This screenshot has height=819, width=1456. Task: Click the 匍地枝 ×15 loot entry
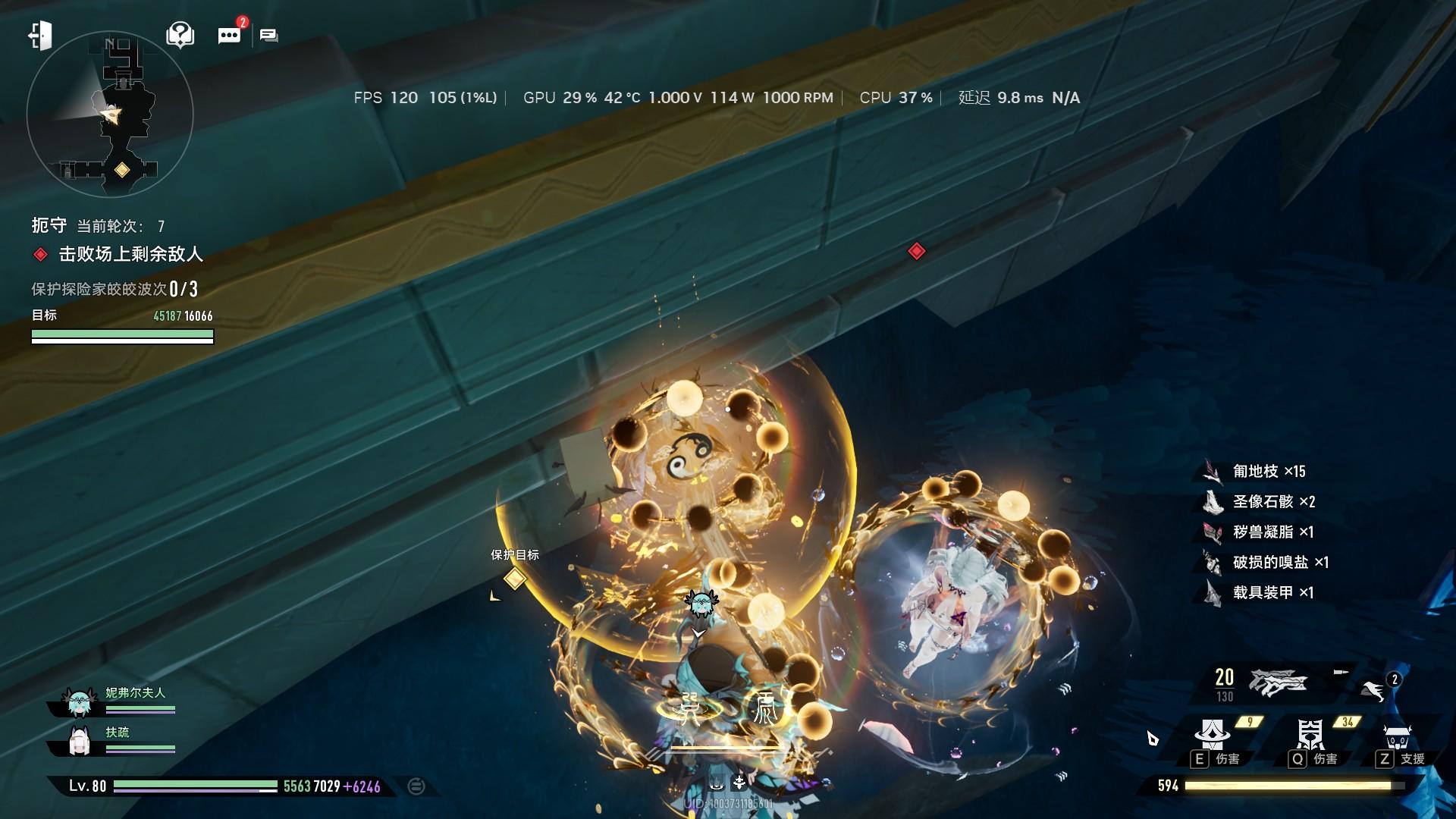1268,472
